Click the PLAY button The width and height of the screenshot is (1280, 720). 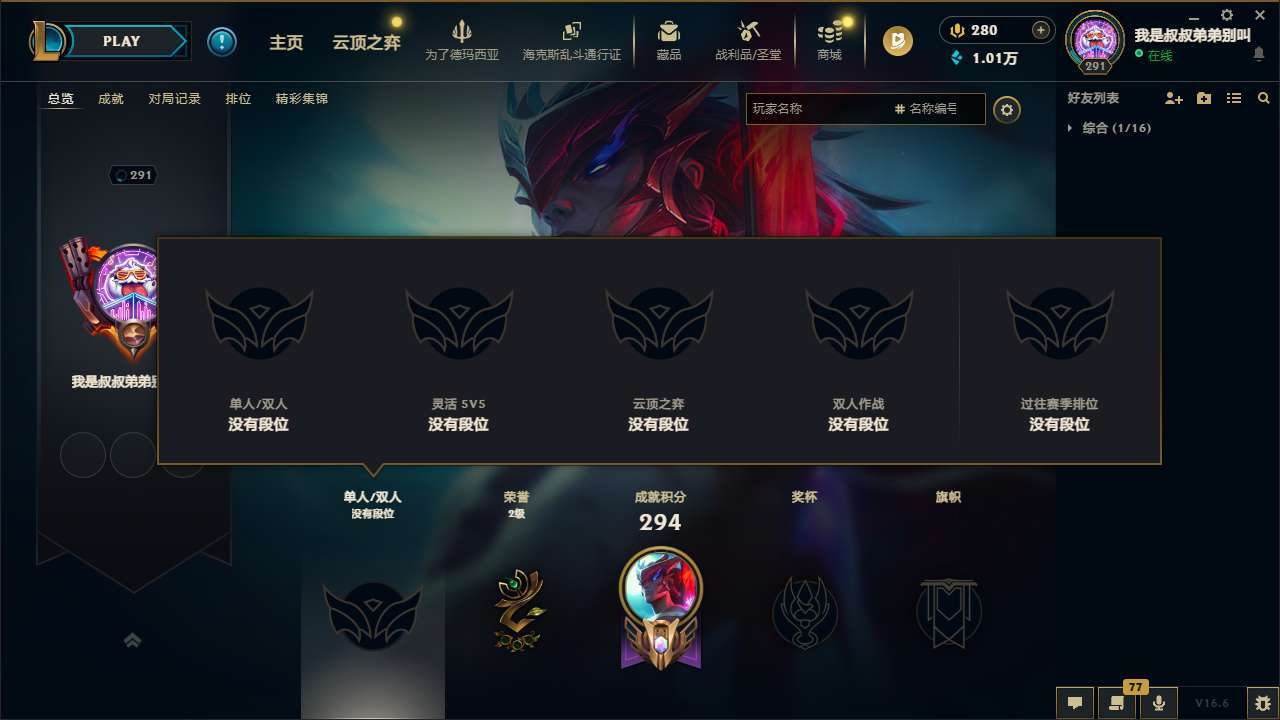[120, 41]
